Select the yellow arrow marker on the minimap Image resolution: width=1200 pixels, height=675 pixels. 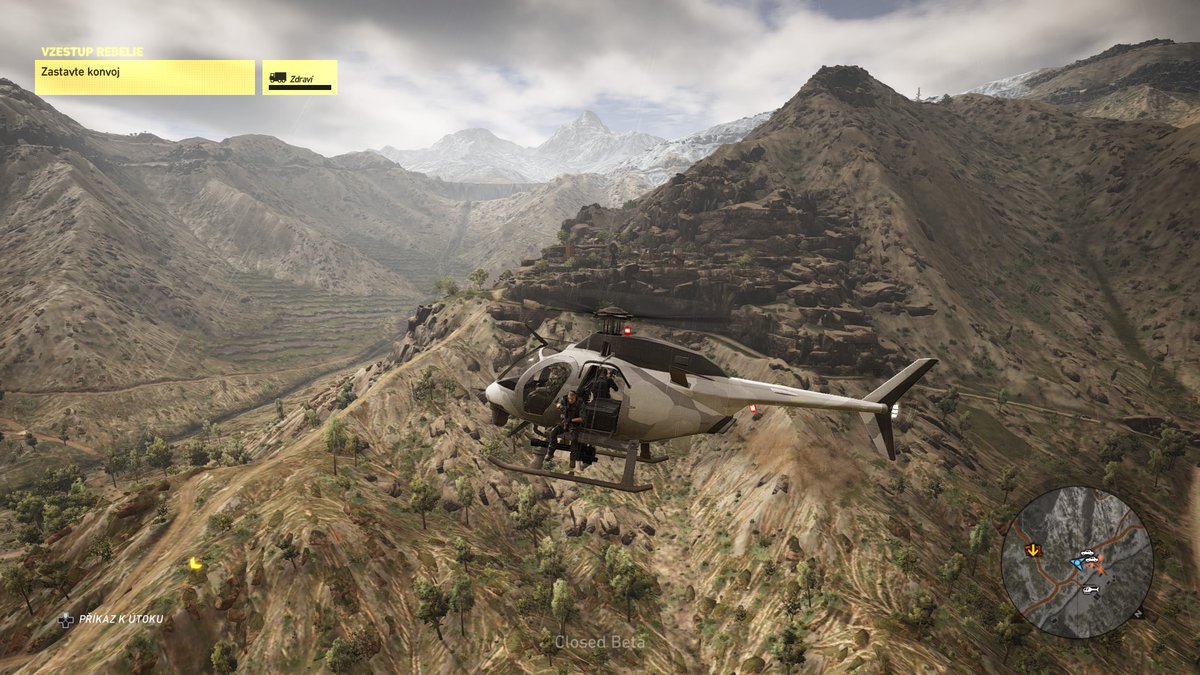[x=1033, y=549]
